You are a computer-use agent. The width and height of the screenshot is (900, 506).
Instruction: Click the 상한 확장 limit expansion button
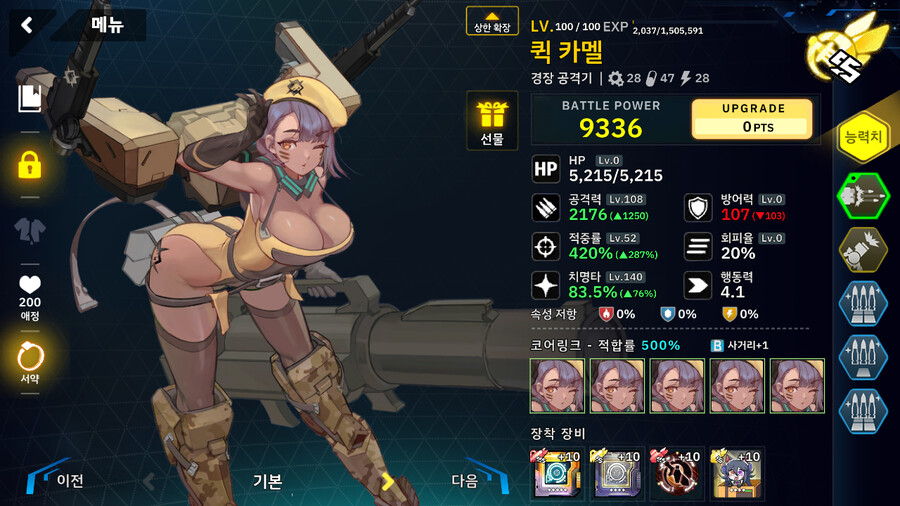click(492, 21)
